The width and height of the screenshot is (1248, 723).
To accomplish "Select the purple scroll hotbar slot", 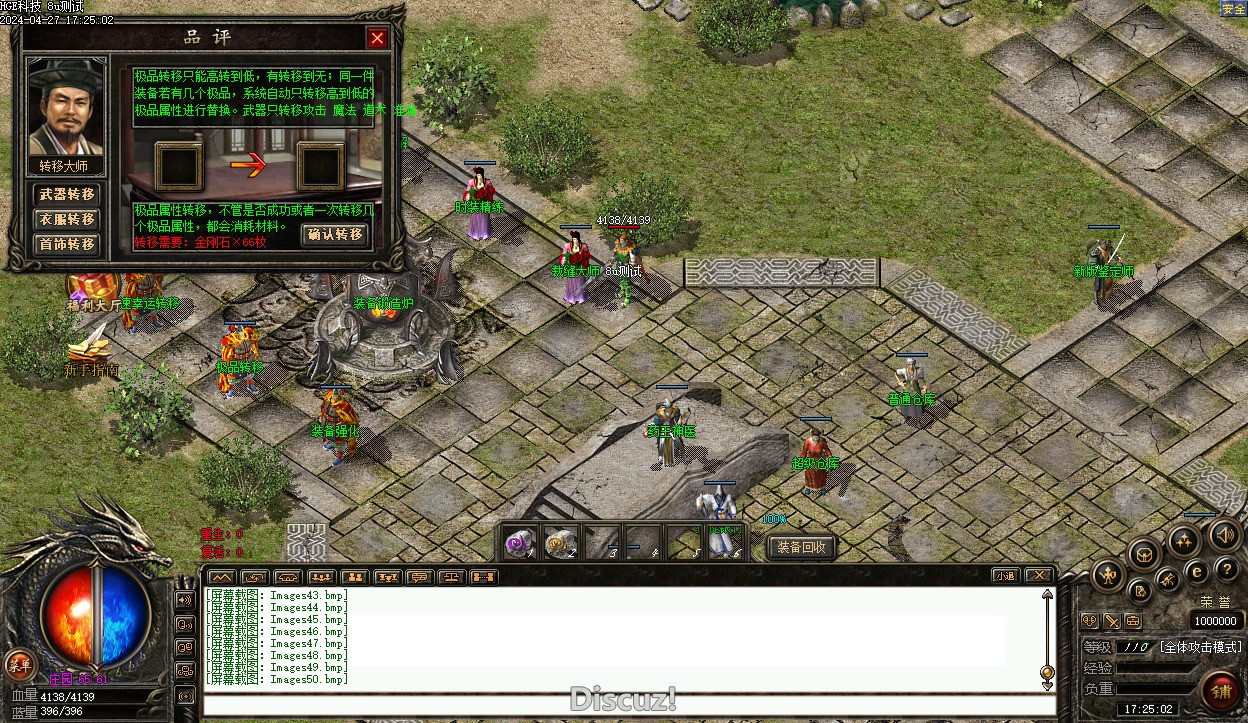I will click(x=519, y=542).
